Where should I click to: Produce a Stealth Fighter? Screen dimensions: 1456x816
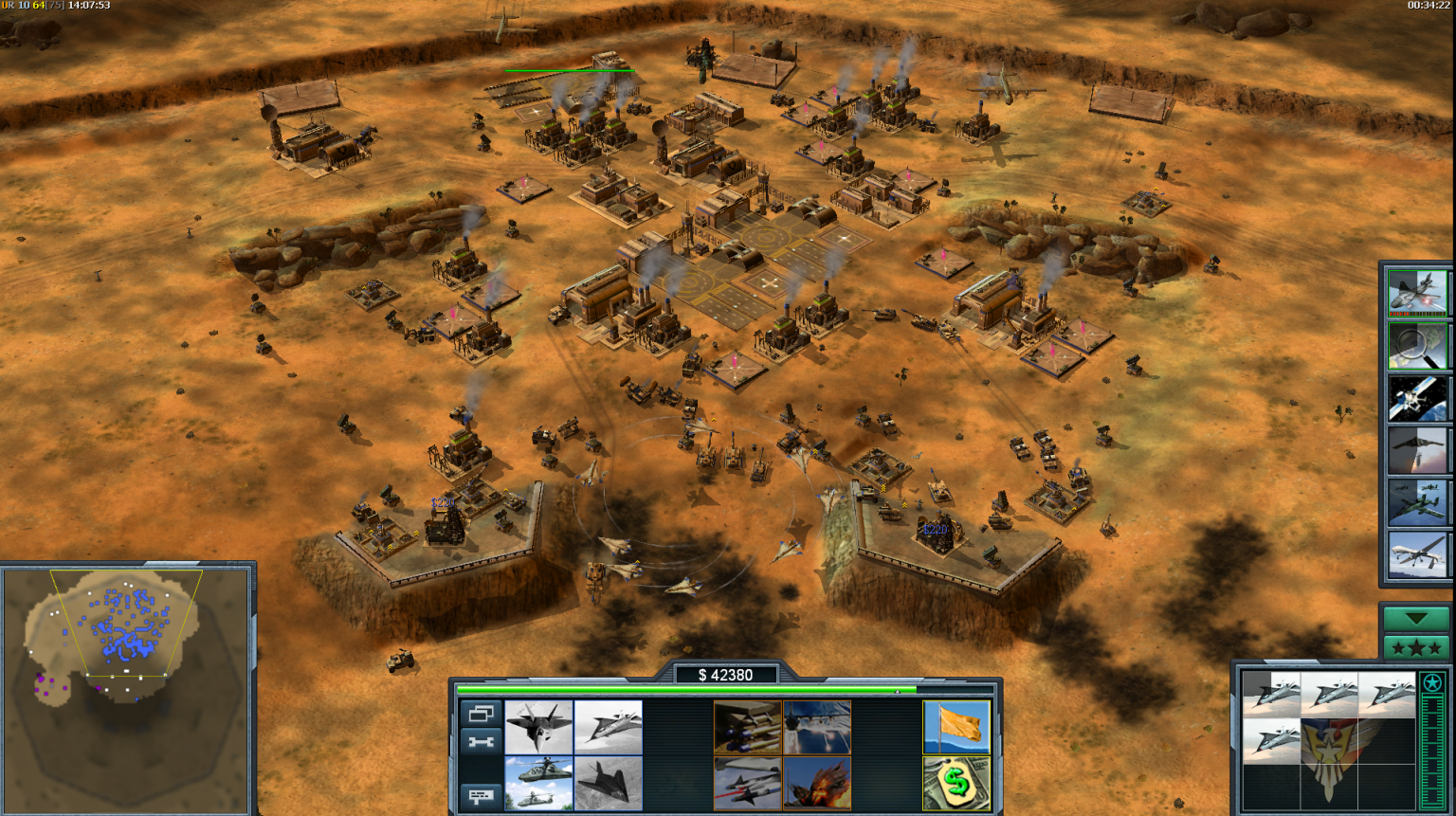[x=608, y=780]
